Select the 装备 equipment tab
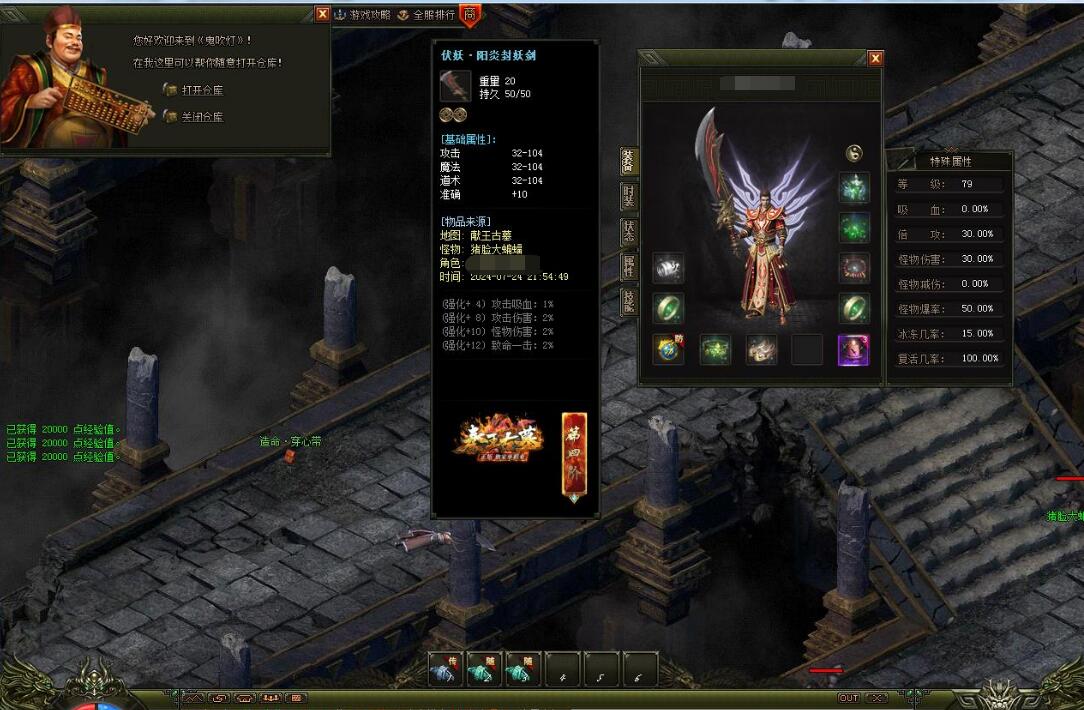This screenshot has height=710, width=1084. (629, 161)
